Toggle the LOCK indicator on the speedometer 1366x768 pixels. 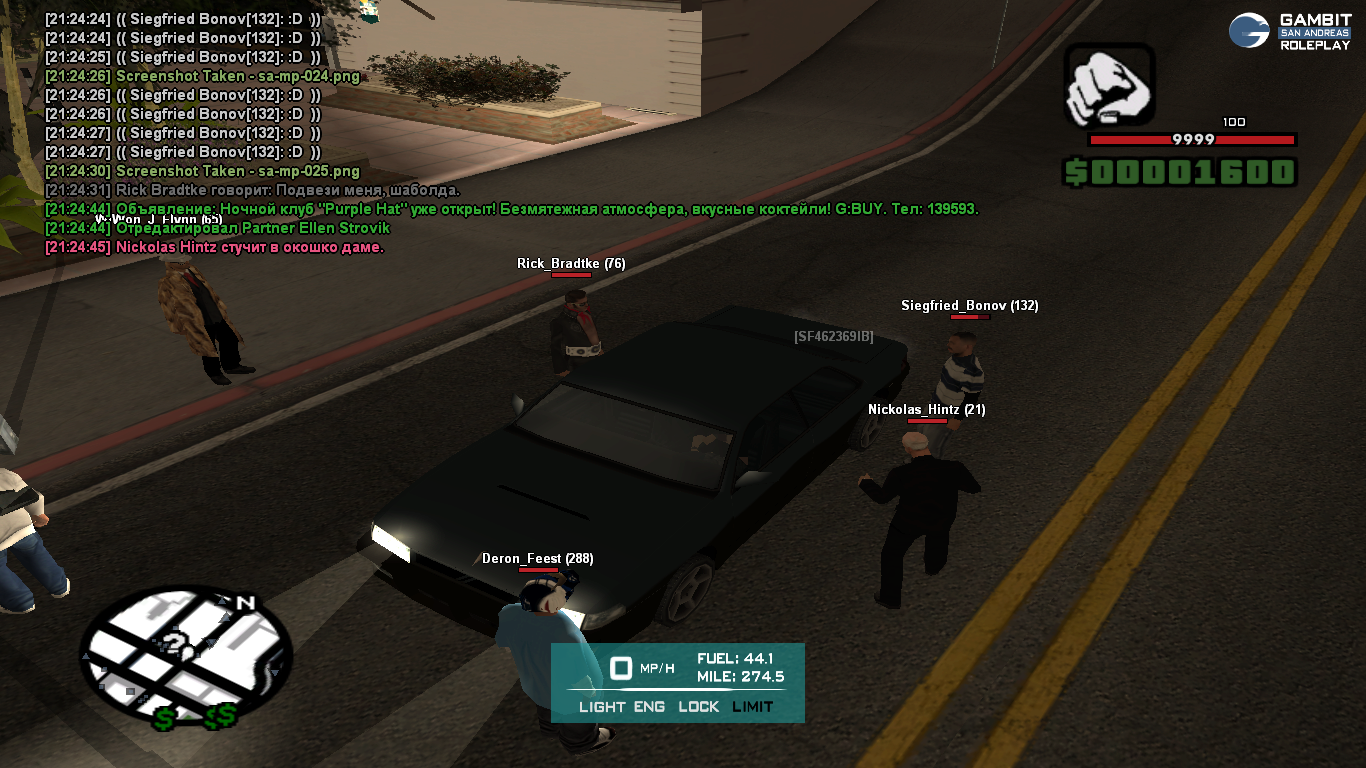(x=698, y=707)
